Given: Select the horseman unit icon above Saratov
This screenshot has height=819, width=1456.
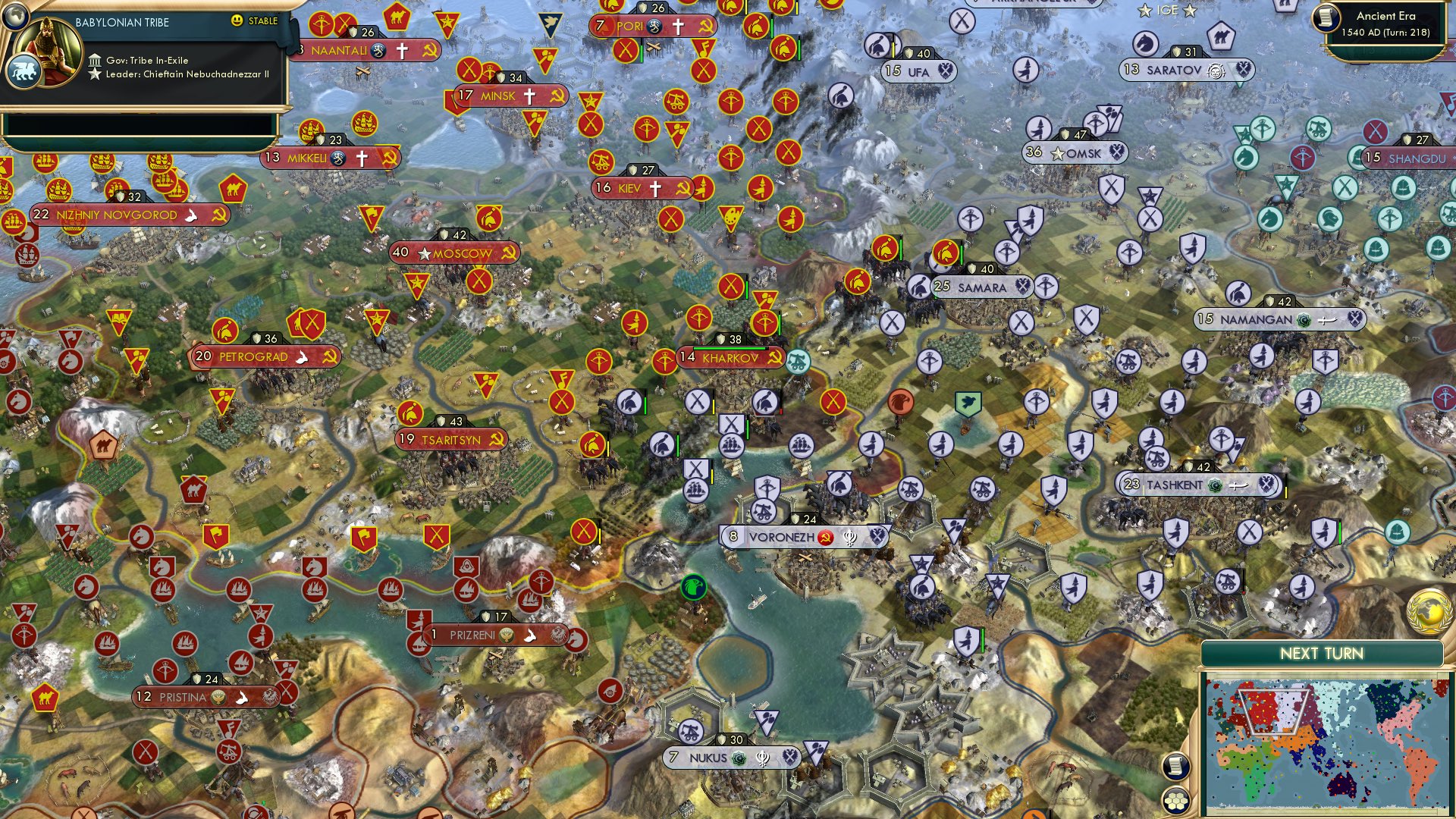Looking at the screenshot, I should 1145,43.
